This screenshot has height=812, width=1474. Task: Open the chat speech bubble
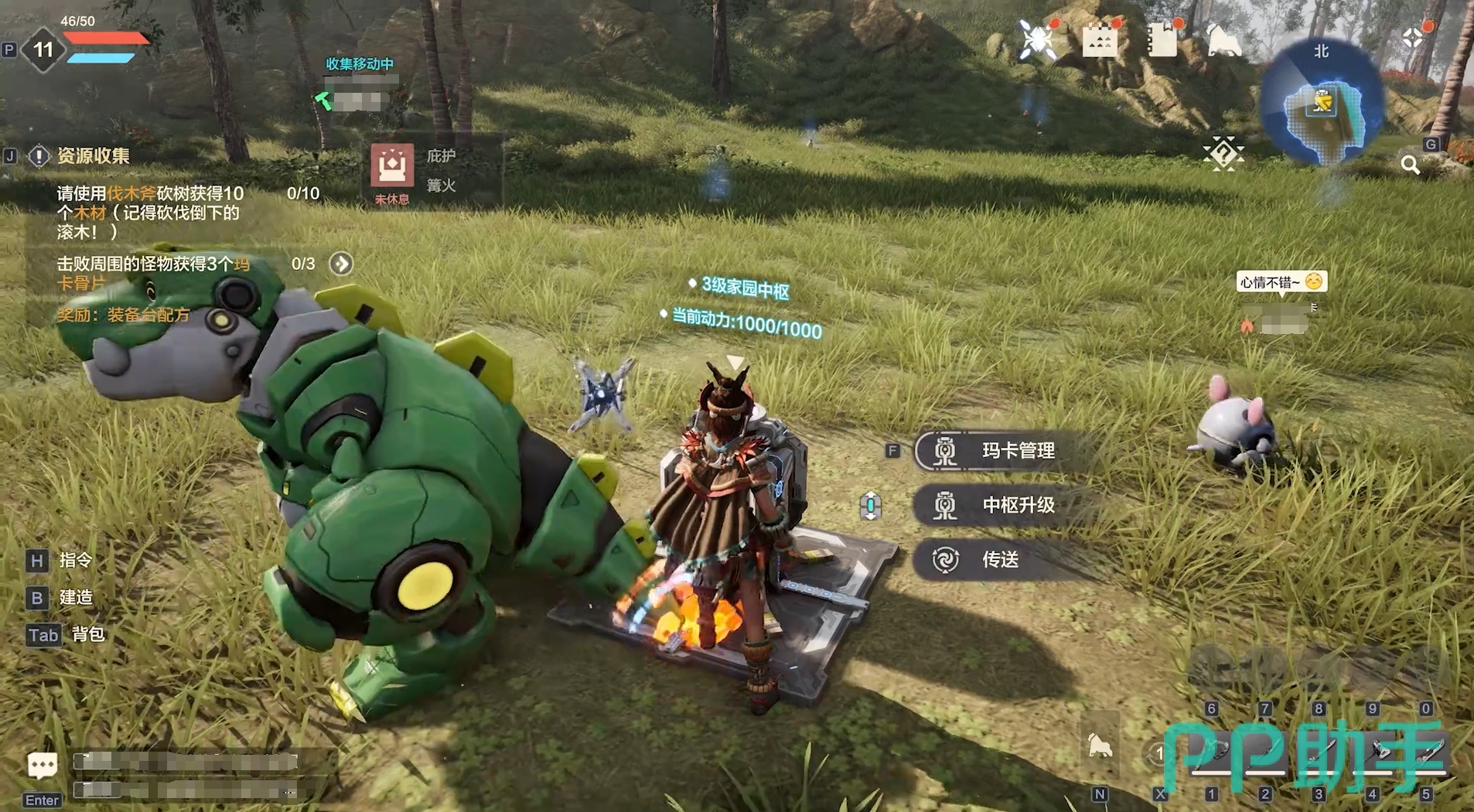pyautogui.click(x=42, y=766)
